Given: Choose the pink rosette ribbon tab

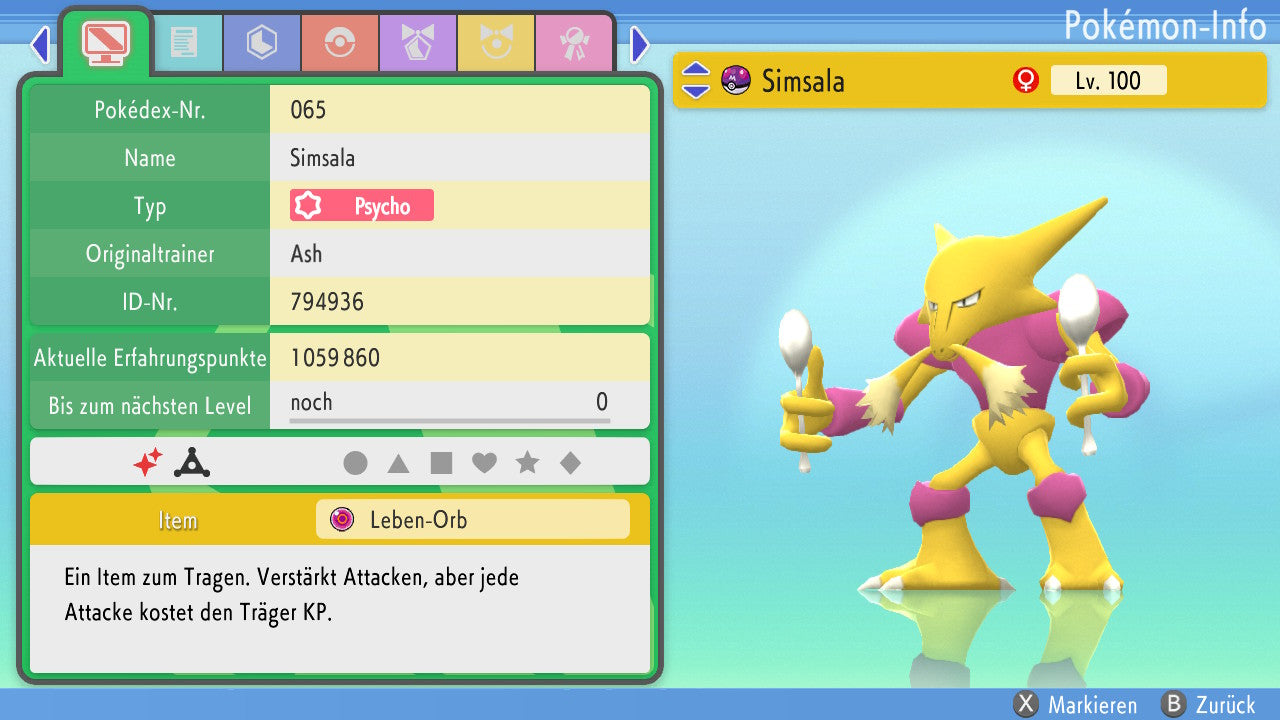Looking at the screenshot, I should (573, 43).
